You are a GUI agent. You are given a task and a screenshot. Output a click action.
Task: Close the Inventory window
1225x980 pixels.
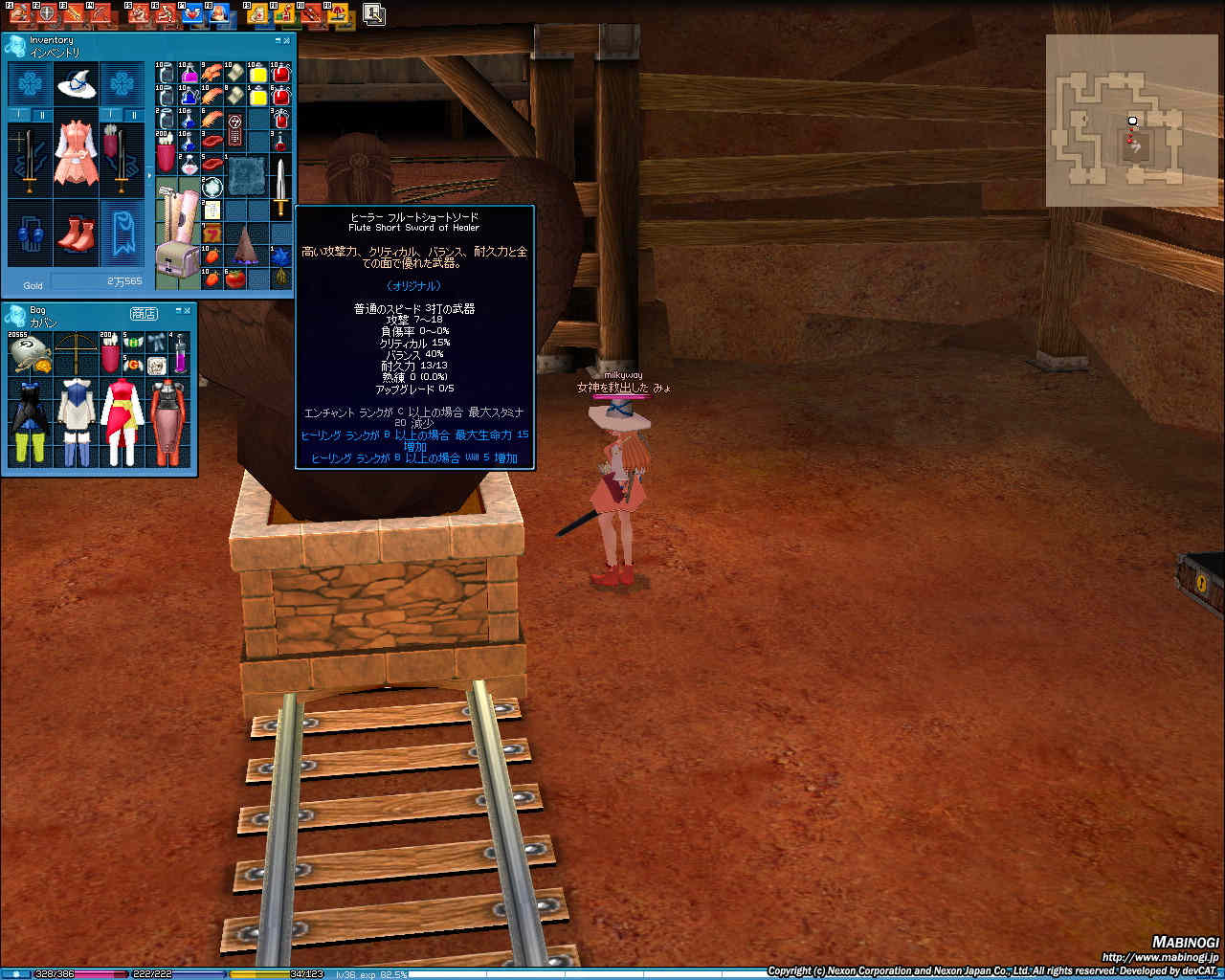tap(287, 40)
